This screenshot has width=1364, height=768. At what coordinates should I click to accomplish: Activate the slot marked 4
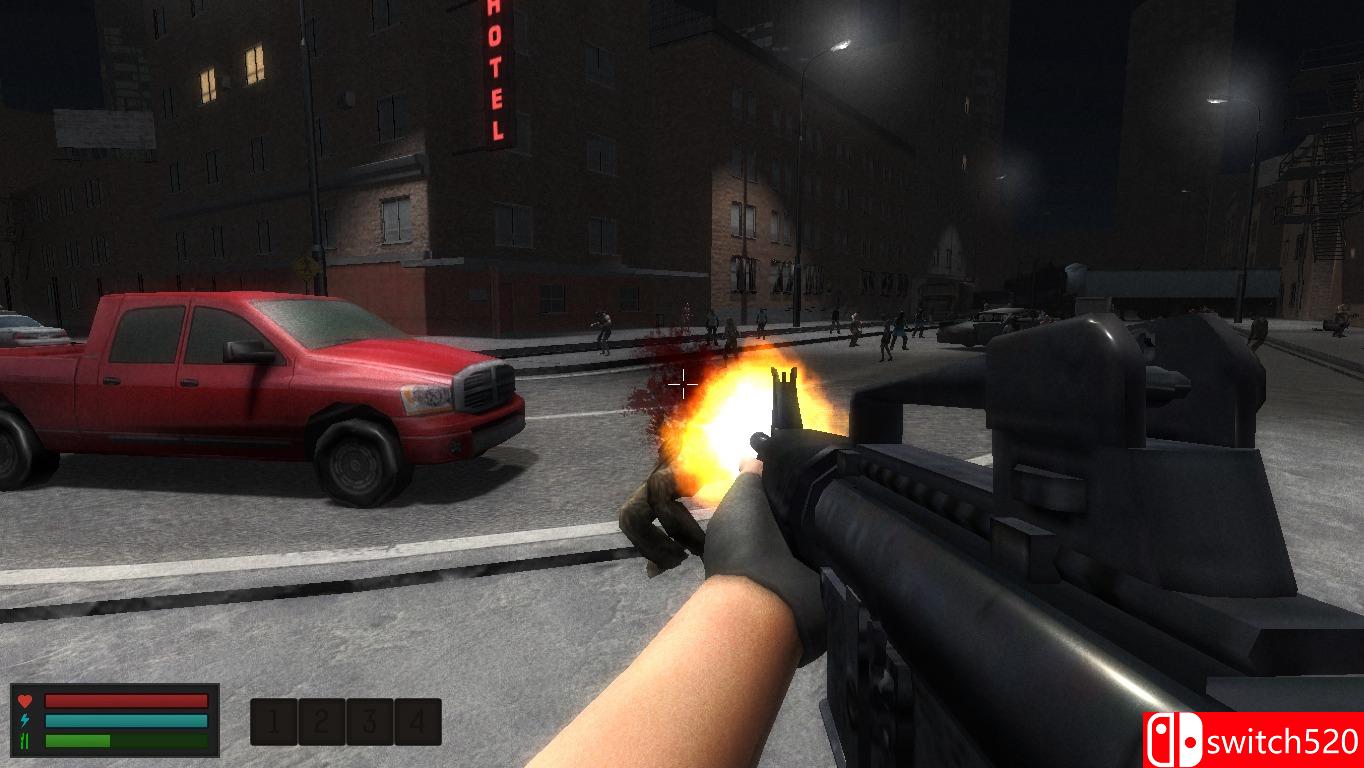pyautogui.click(x=418, y=721)
